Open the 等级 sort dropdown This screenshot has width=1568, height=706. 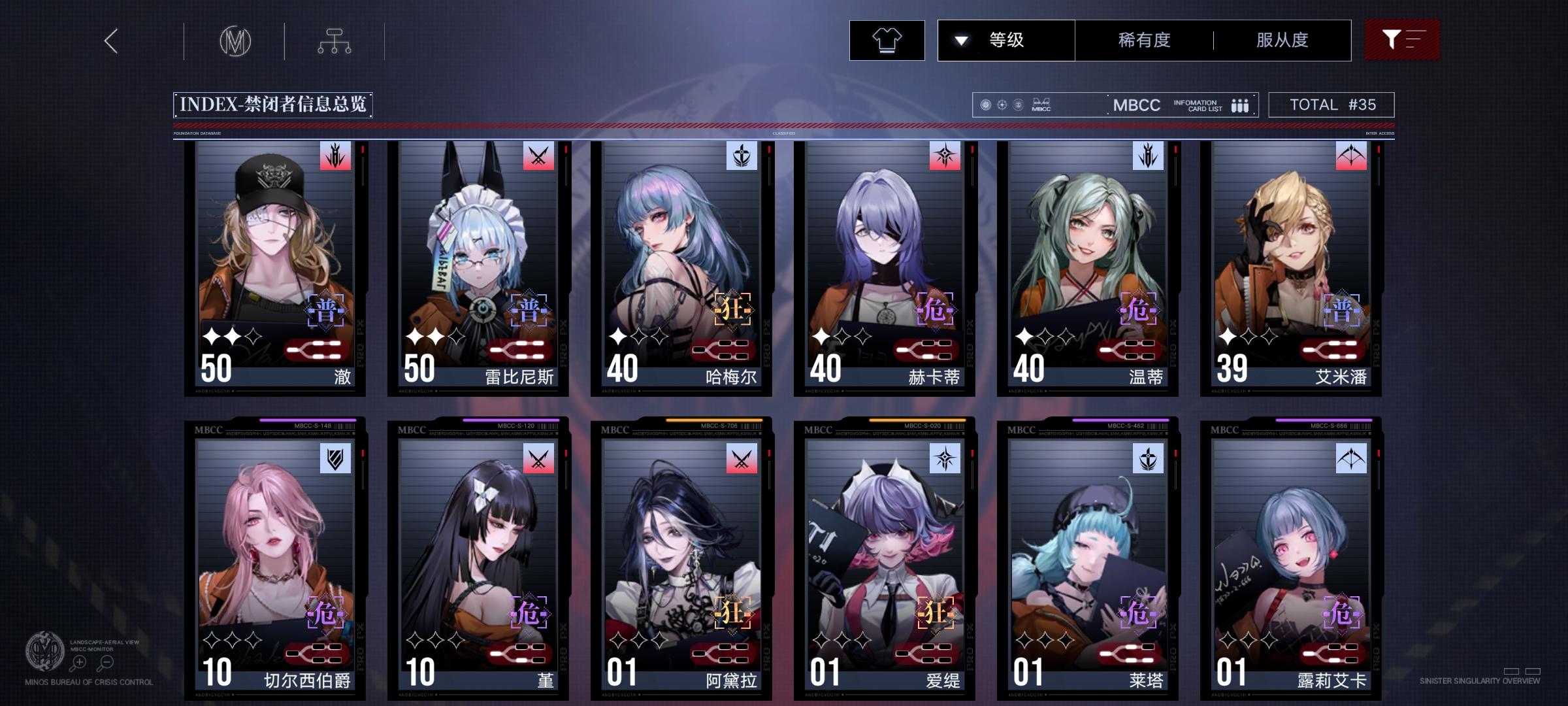pos(1006,40)
